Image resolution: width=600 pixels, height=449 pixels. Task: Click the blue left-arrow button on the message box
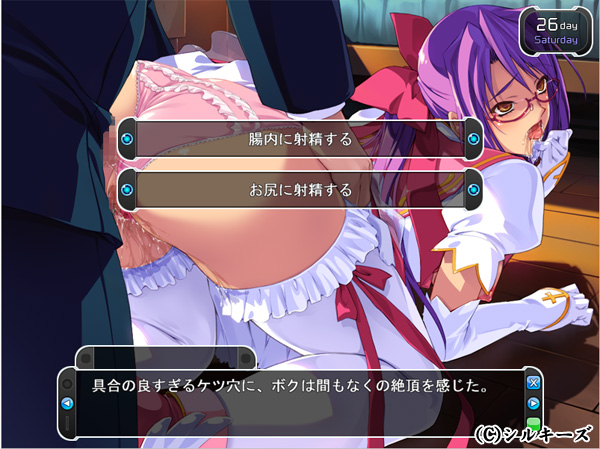(67, 404)
